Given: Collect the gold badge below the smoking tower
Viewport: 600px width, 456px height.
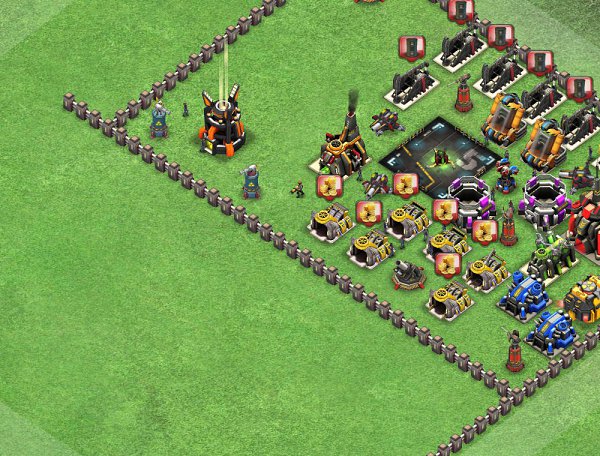Looking at the screenshot, I should (x=329, y=186).
